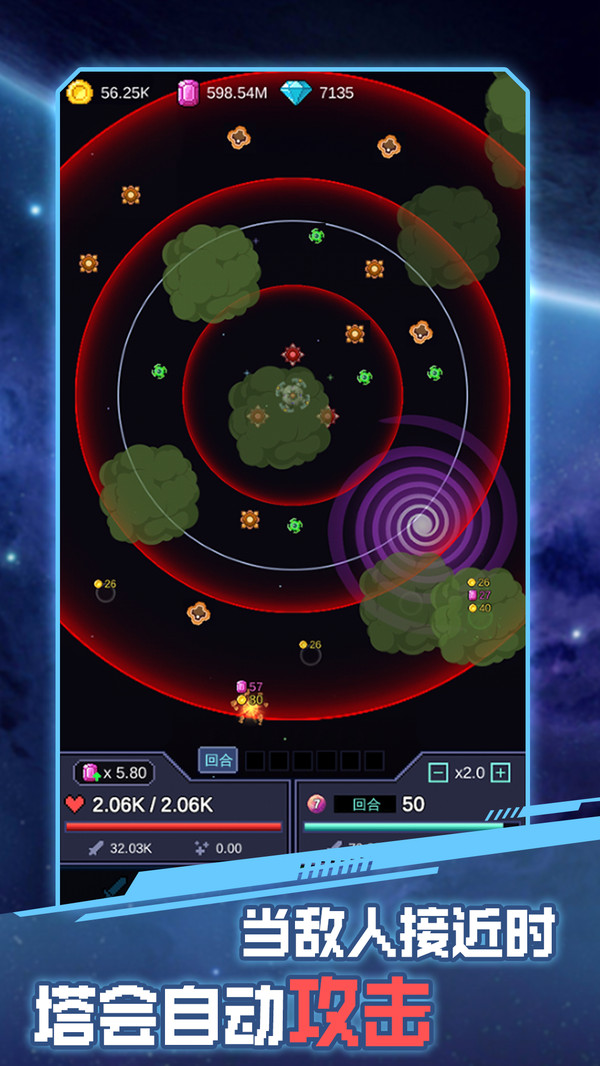Tap the pink gem x5.80 multiplier badge

tap(114, 772)
